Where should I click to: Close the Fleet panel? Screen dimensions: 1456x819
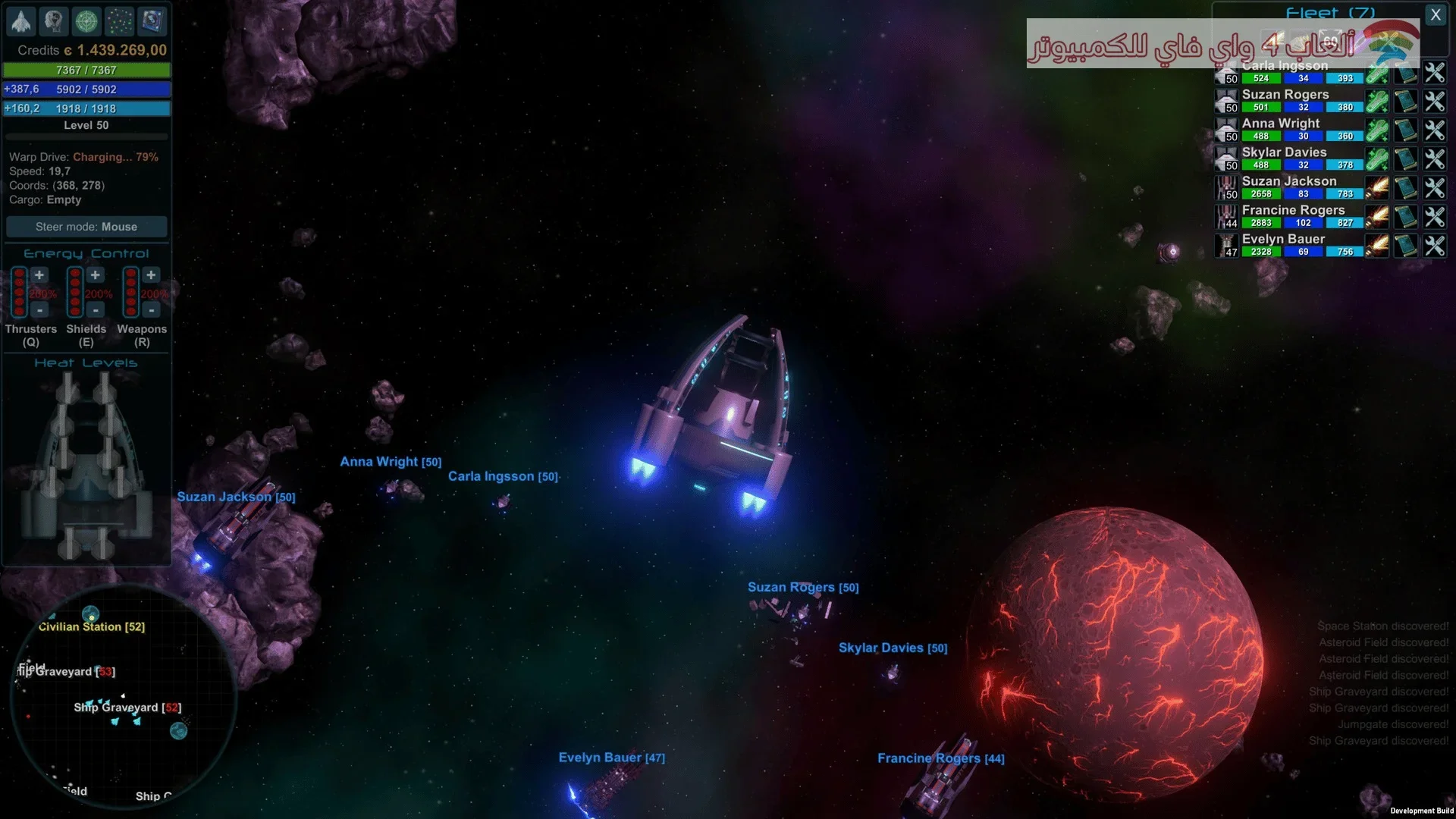pos(1435,14)
